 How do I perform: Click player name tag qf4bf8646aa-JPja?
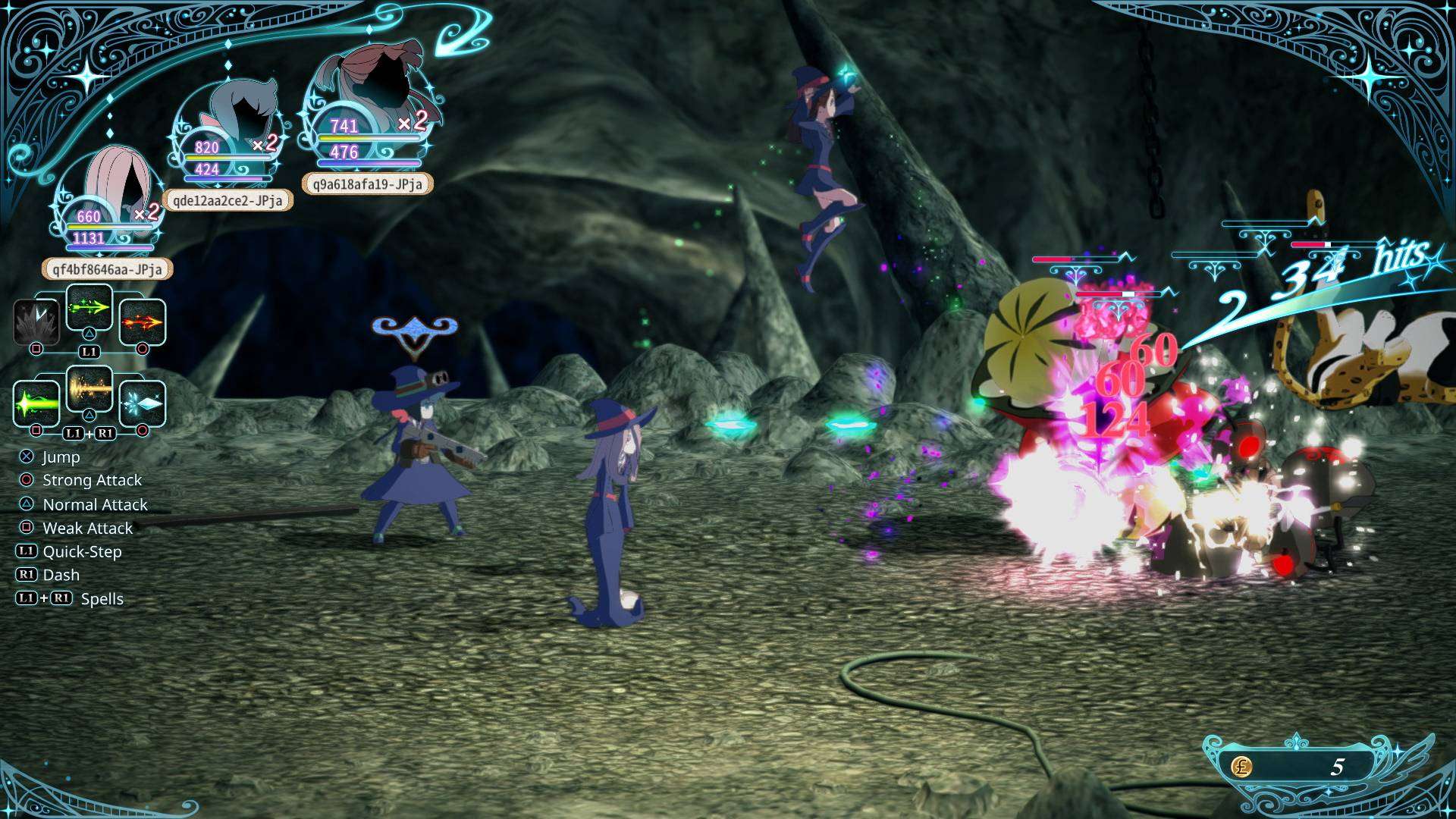tap(107, 269)
